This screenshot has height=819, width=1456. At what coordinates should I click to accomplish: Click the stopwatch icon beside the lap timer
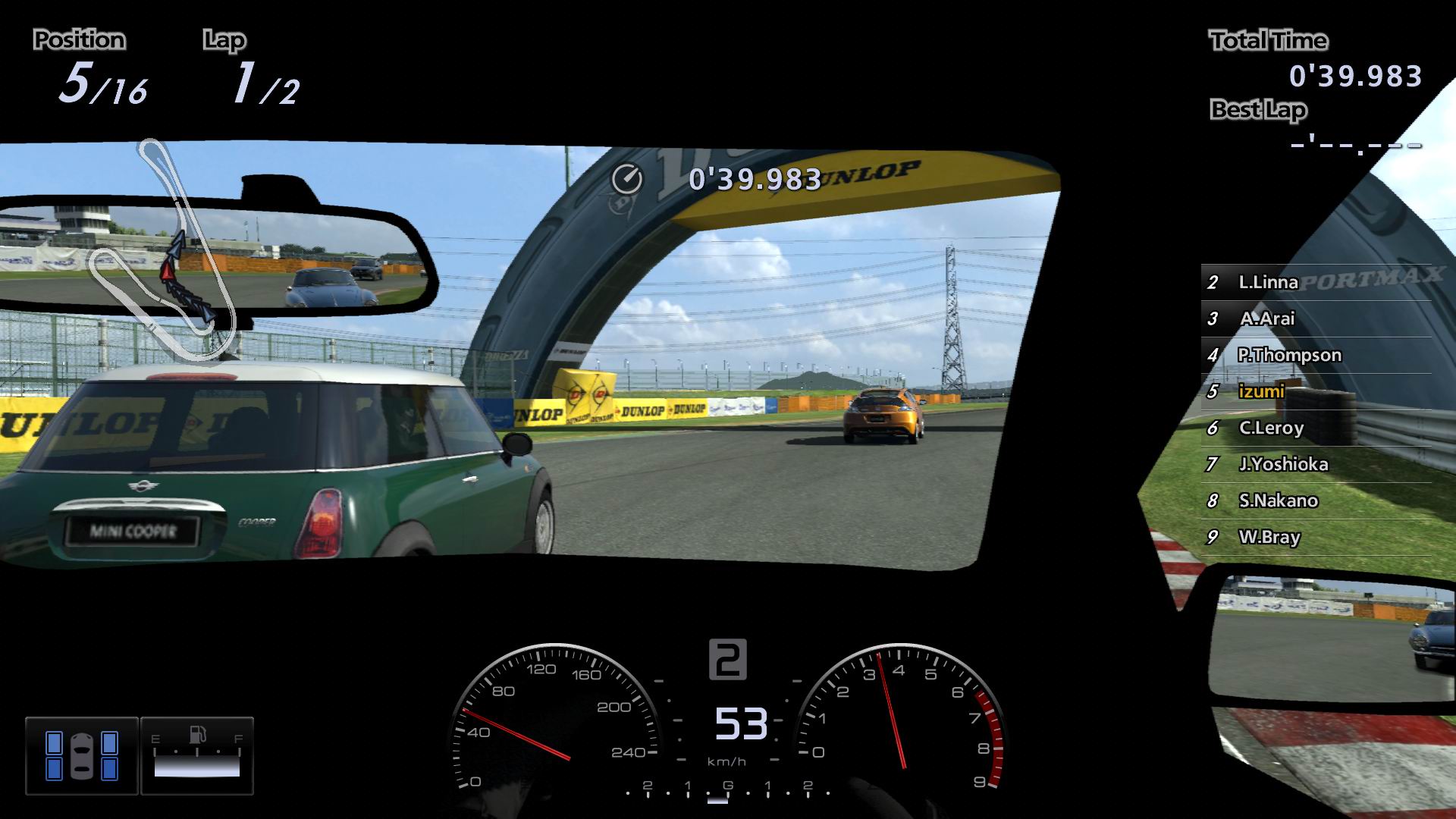coord(628,180)
